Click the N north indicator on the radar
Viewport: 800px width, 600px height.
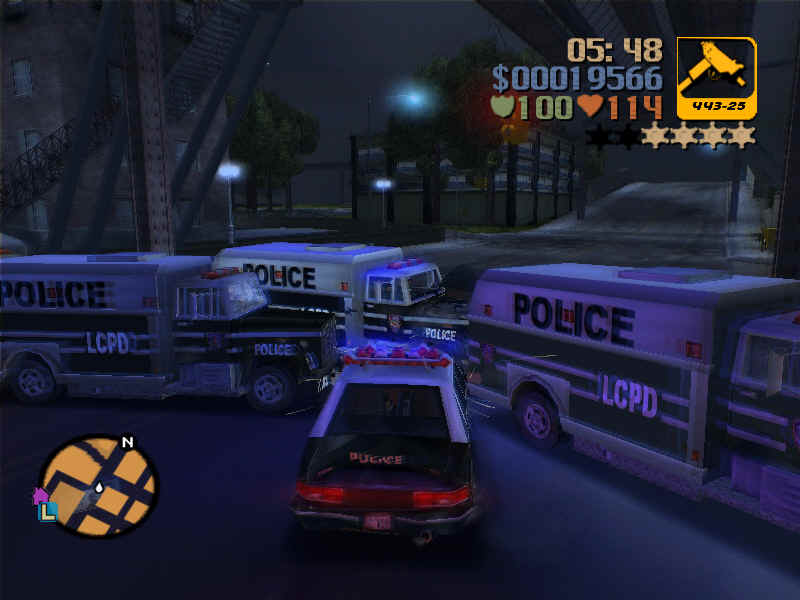click(127, 442)
